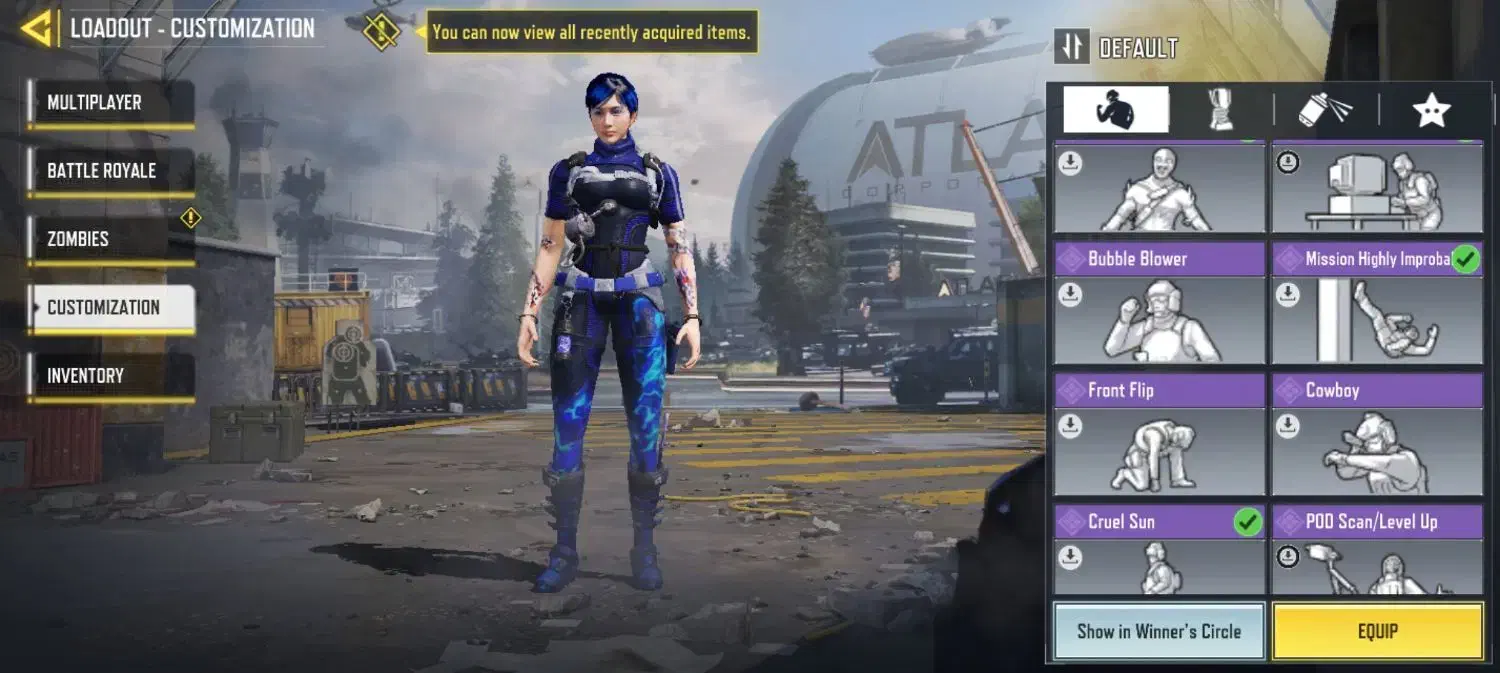Open the Inventory section
The image size is (1500, 673).
pos(111,376)
